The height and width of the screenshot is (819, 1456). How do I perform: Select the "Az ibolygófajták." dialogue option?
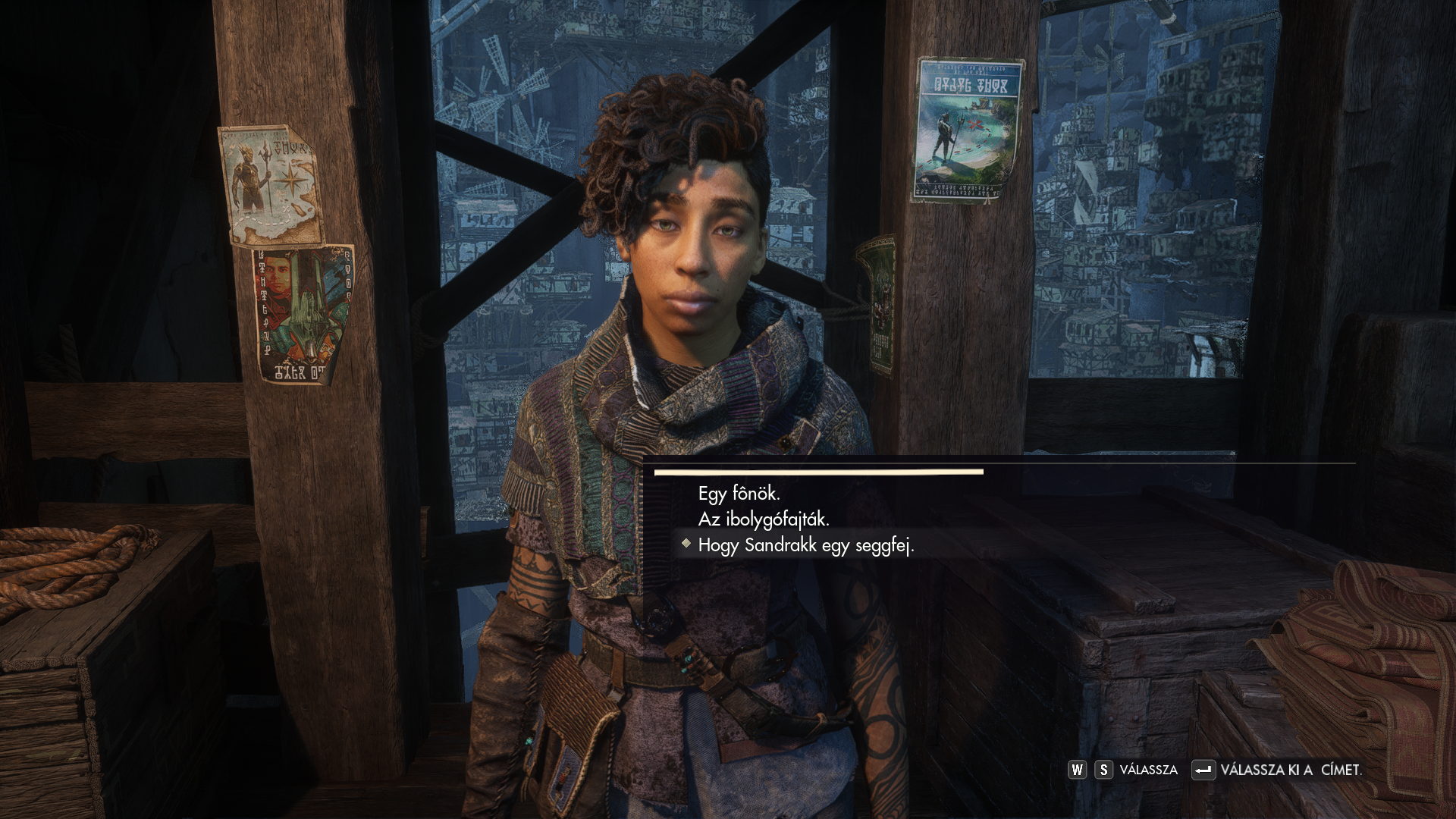(x=764, y=519)
